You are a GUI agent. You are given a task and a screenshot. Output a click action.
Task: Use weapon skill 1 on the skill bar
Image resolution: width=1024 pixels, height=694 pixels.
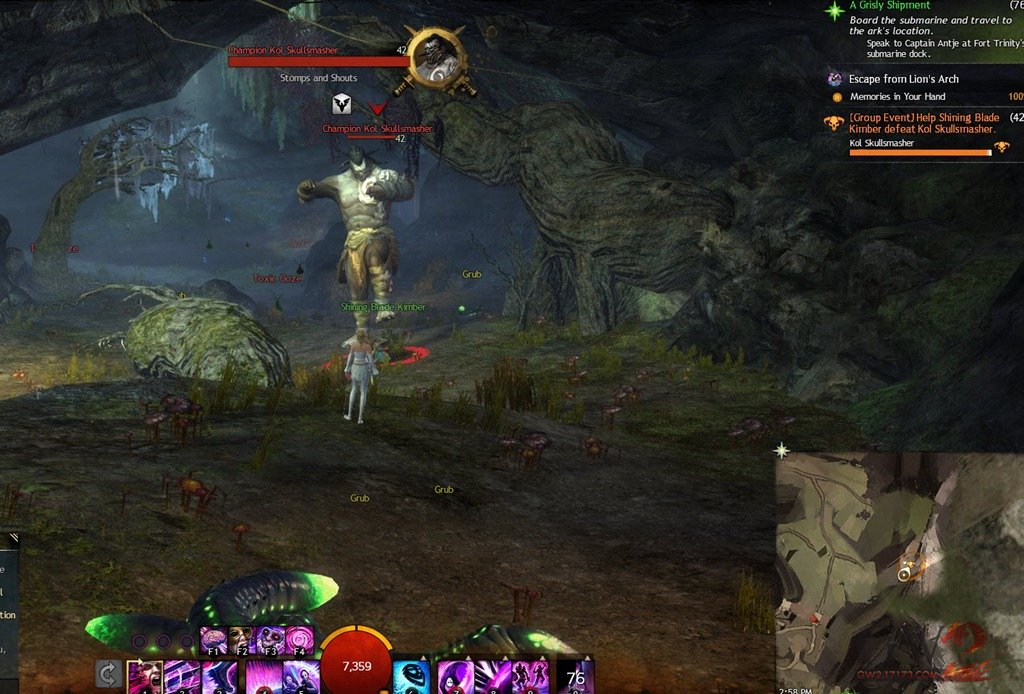(x=144, y=677)
